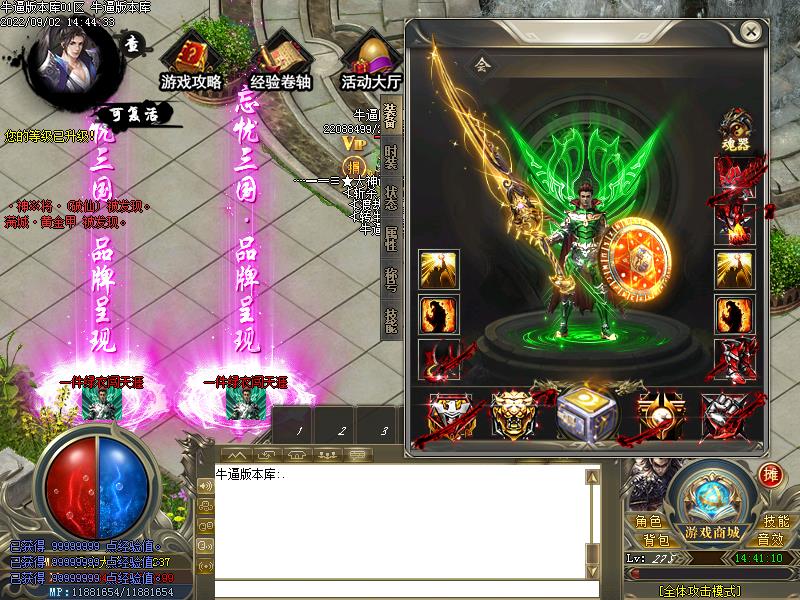The width and height of the screenshot is (800, 600).
Task: Switch to the 时装 fashion tab
Action: 391,159
